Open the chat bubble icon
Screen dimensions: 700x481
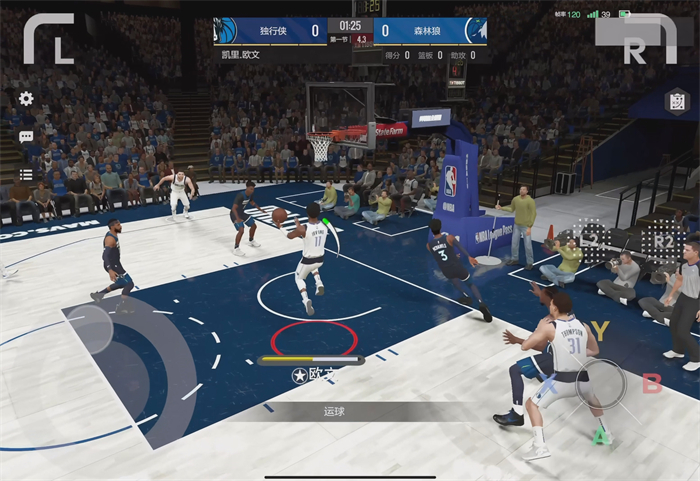coord(26,137)
